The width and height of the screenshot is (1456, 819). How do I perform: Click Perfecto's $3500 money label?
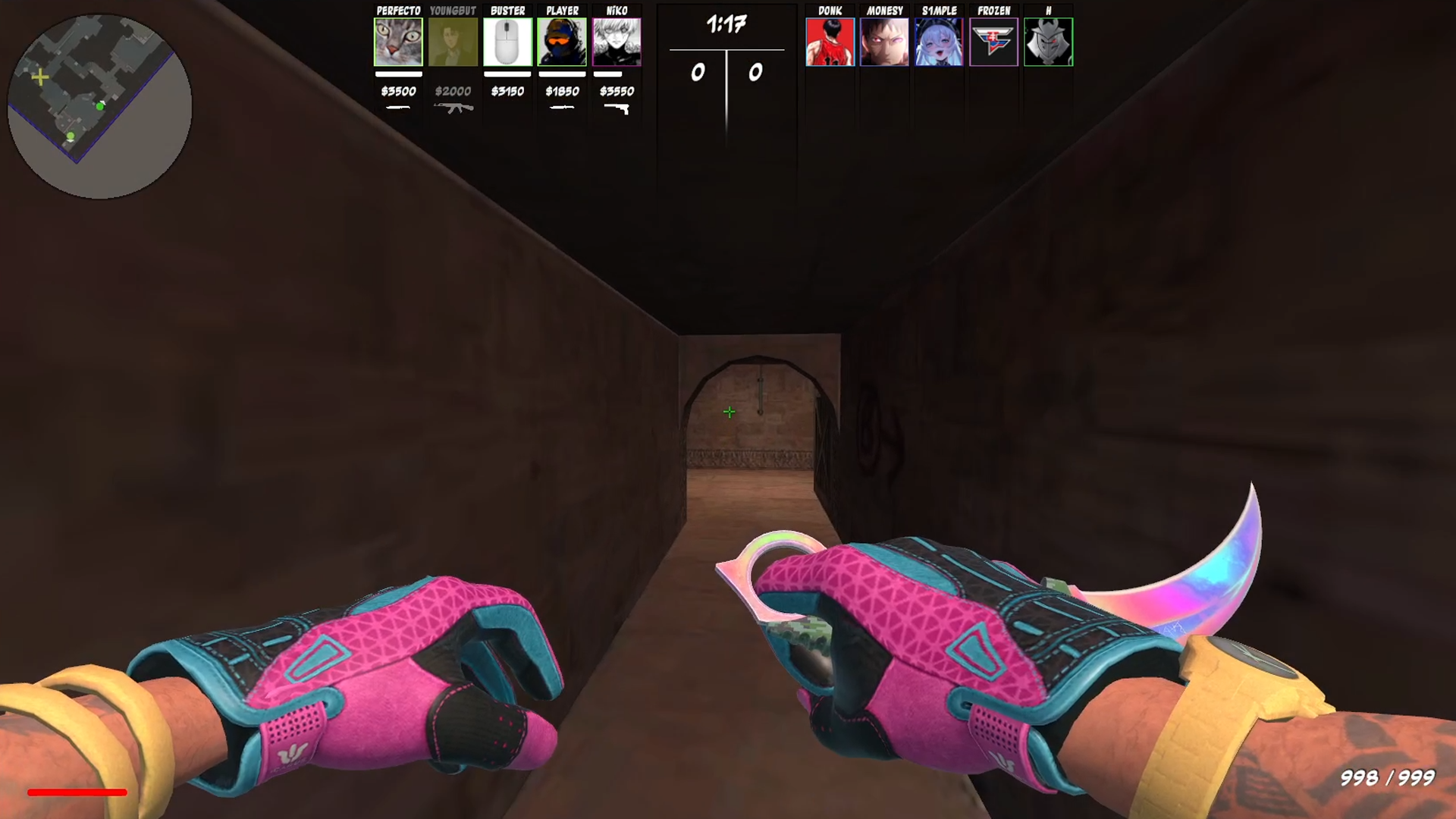(398, 91)
